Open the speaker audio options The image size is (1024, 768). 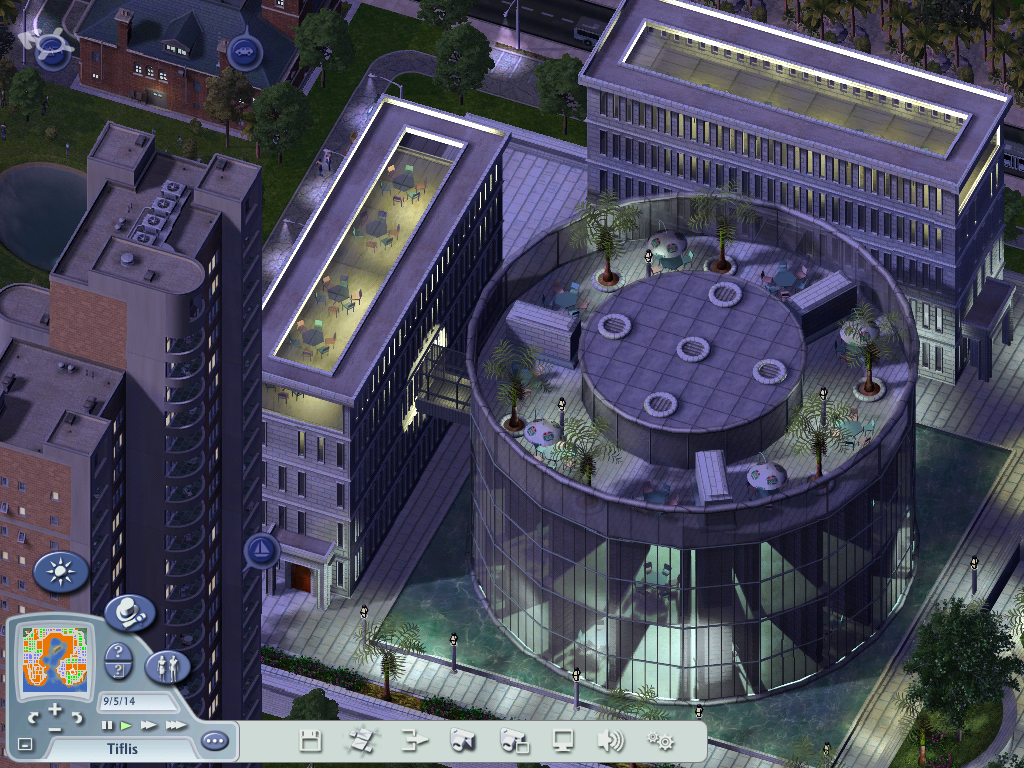(x=610, y=741)
